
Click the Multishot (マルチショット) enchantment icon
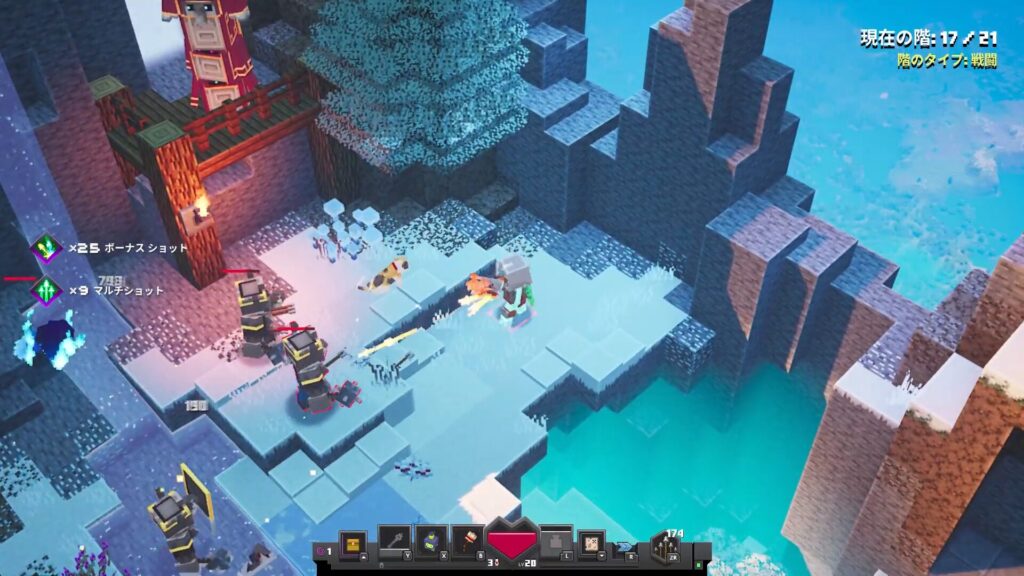coord(46,291)
